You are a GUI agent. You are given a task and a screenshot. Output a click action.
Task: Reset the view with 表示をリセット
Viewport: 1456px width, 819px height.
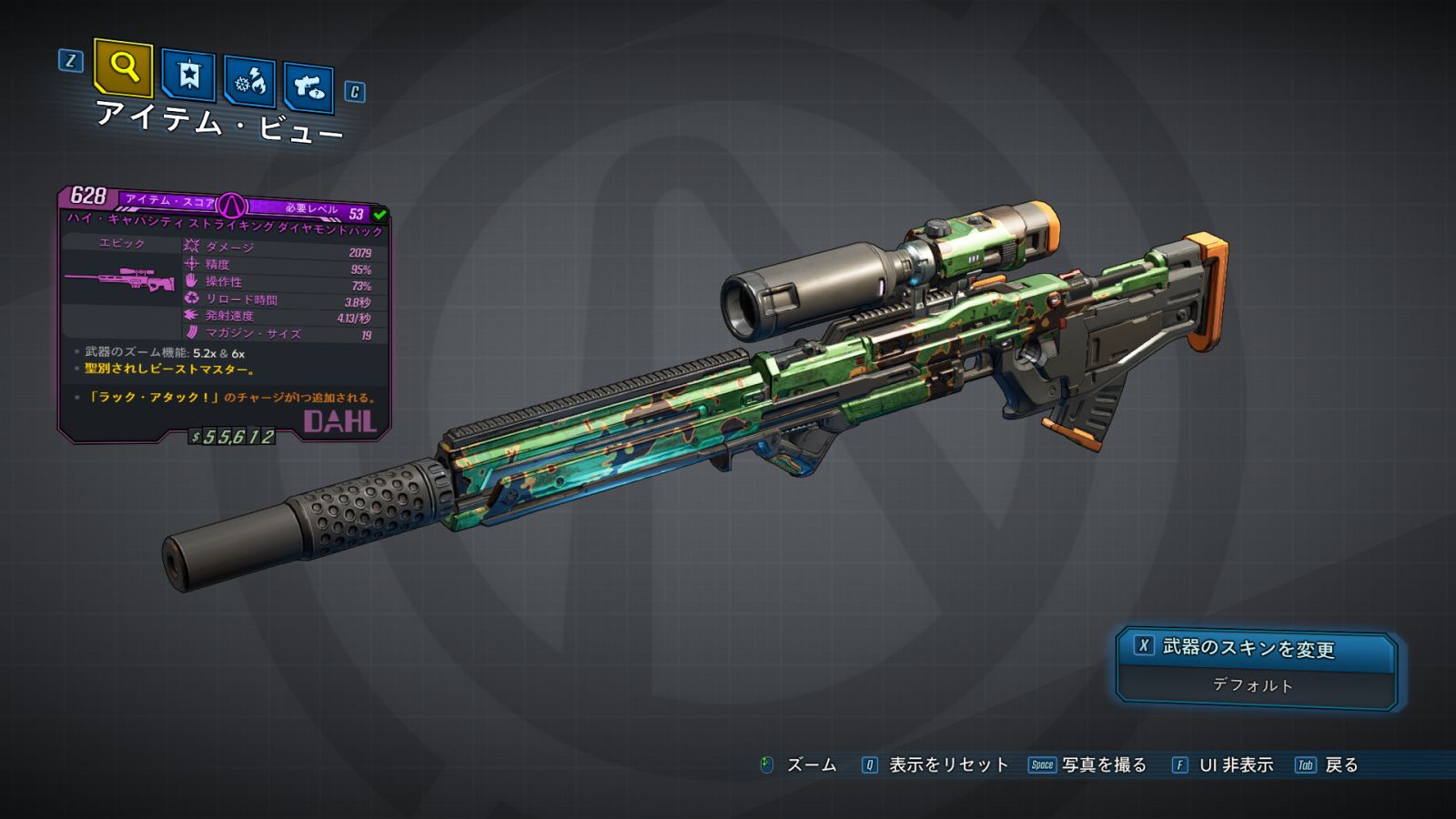point(947,765)
